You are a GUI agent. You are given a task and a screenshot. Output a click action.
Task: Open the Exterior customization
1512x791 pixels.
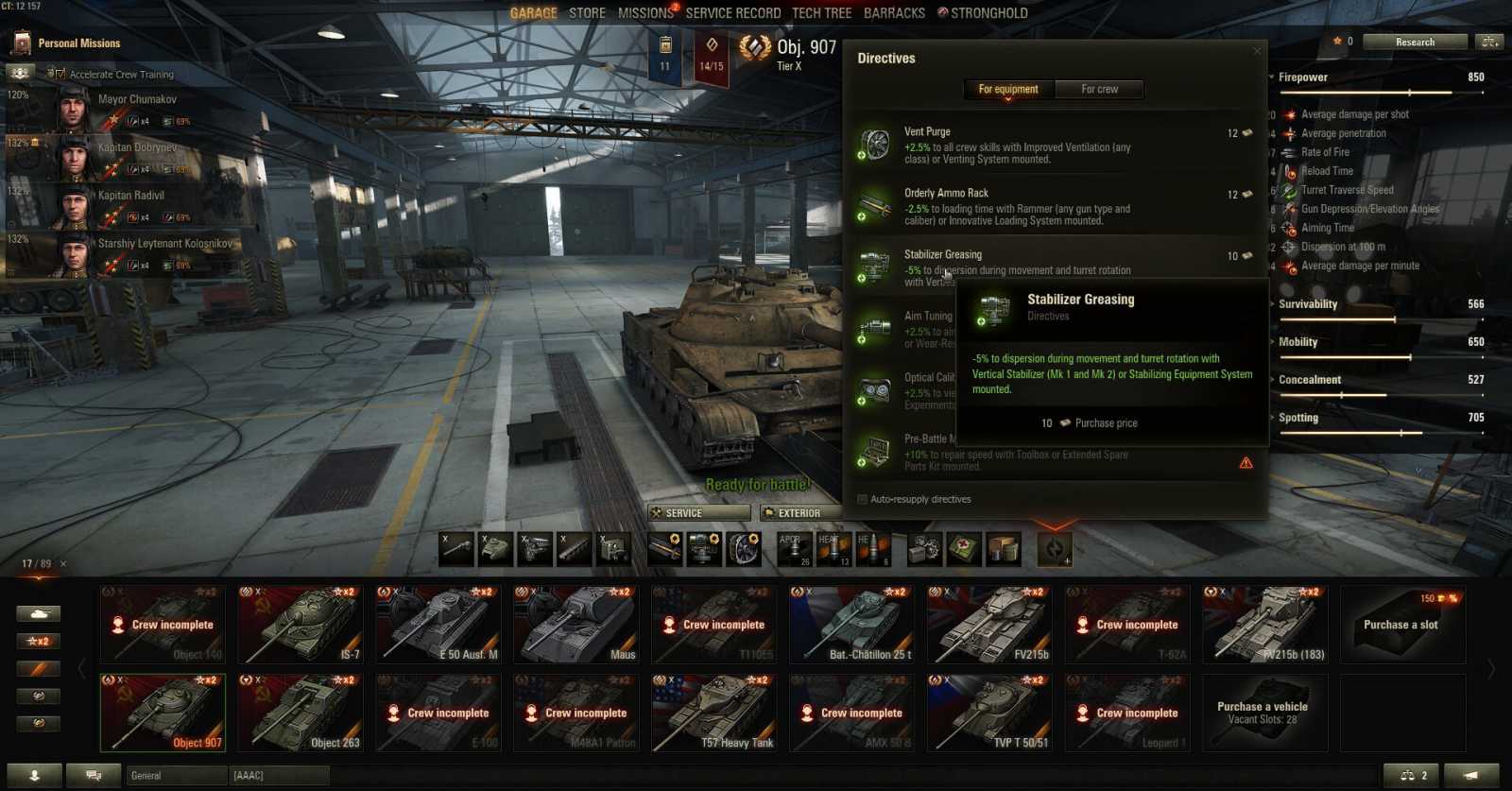(799, 513)
